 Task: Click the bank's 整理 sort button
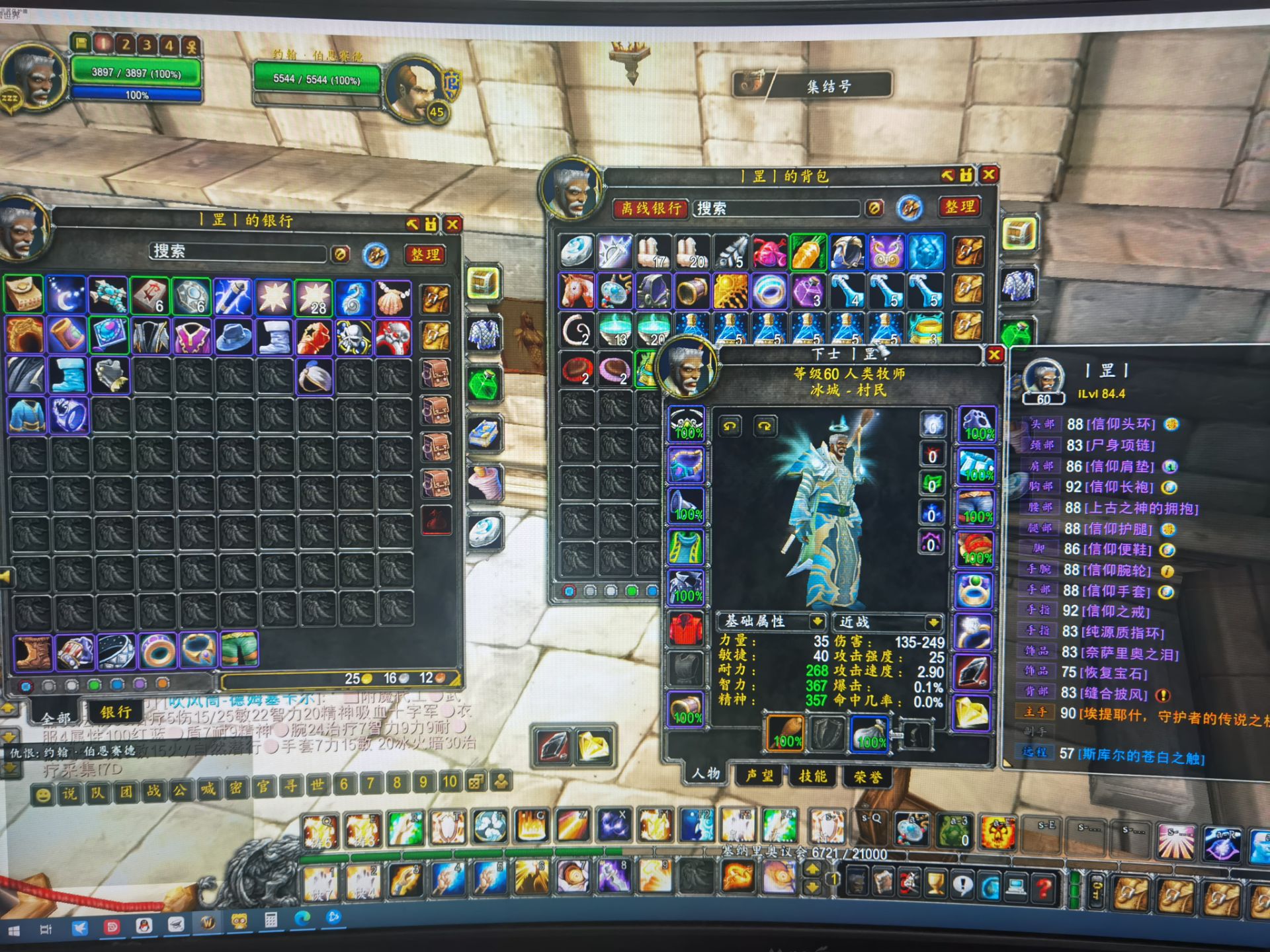[425, 255]
